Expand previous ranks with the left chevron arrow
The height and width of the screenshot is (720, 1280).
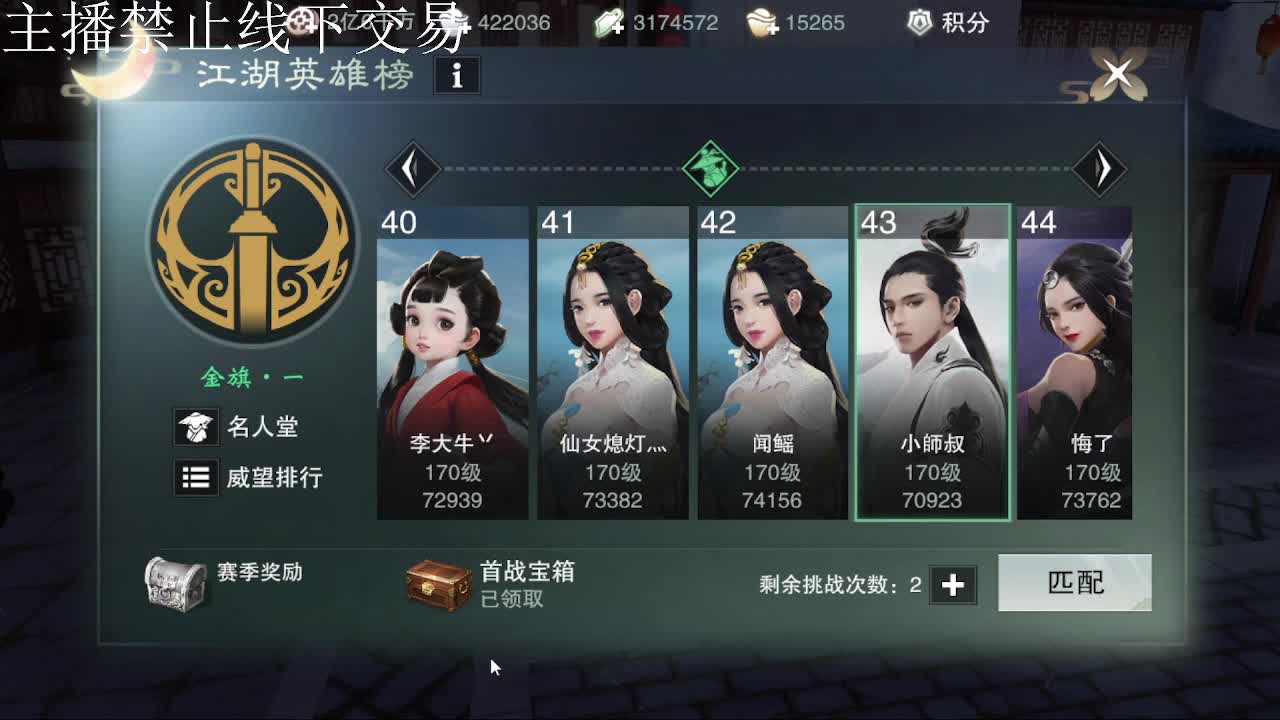(414, 167)
